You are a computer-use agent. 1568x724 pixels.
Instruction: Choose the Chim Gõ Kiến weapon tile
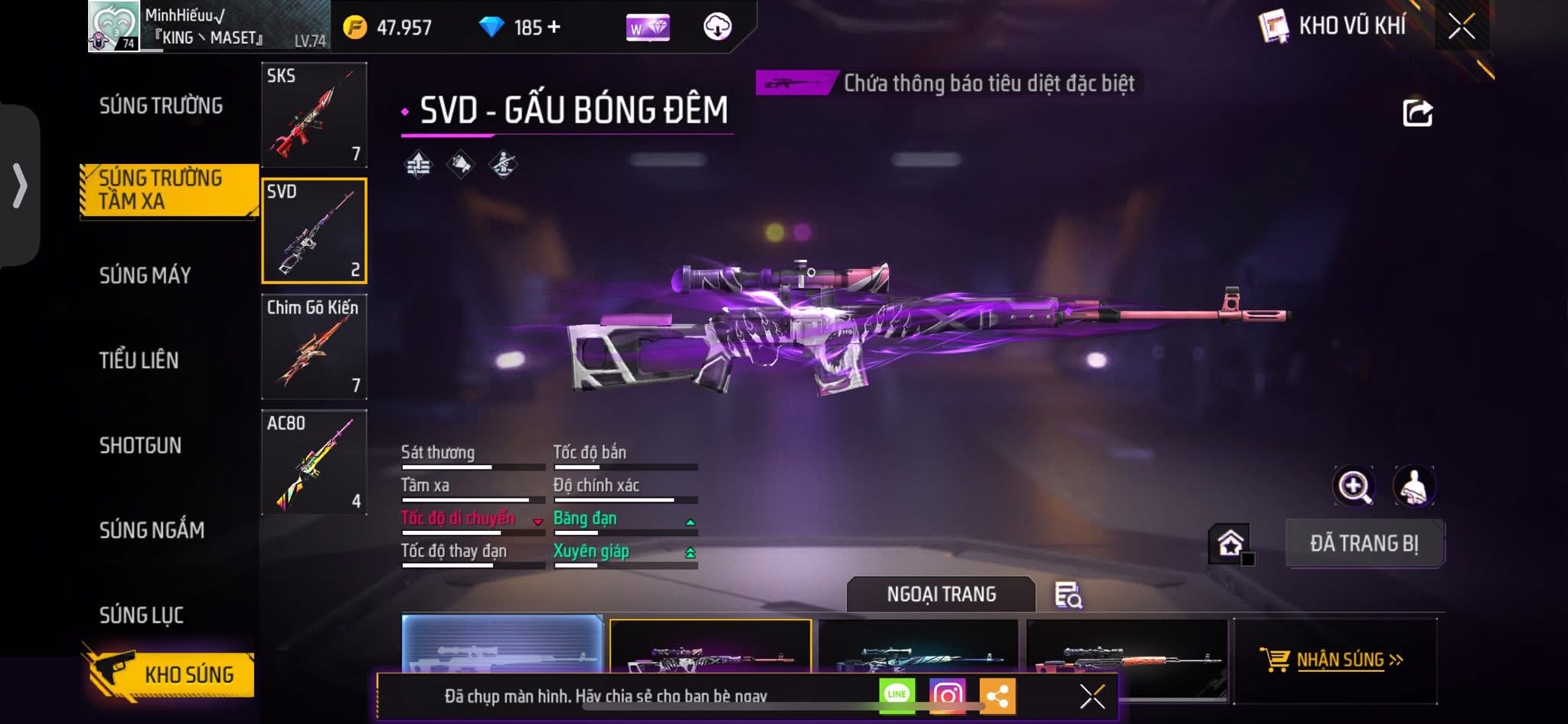(x=314, y=347)
